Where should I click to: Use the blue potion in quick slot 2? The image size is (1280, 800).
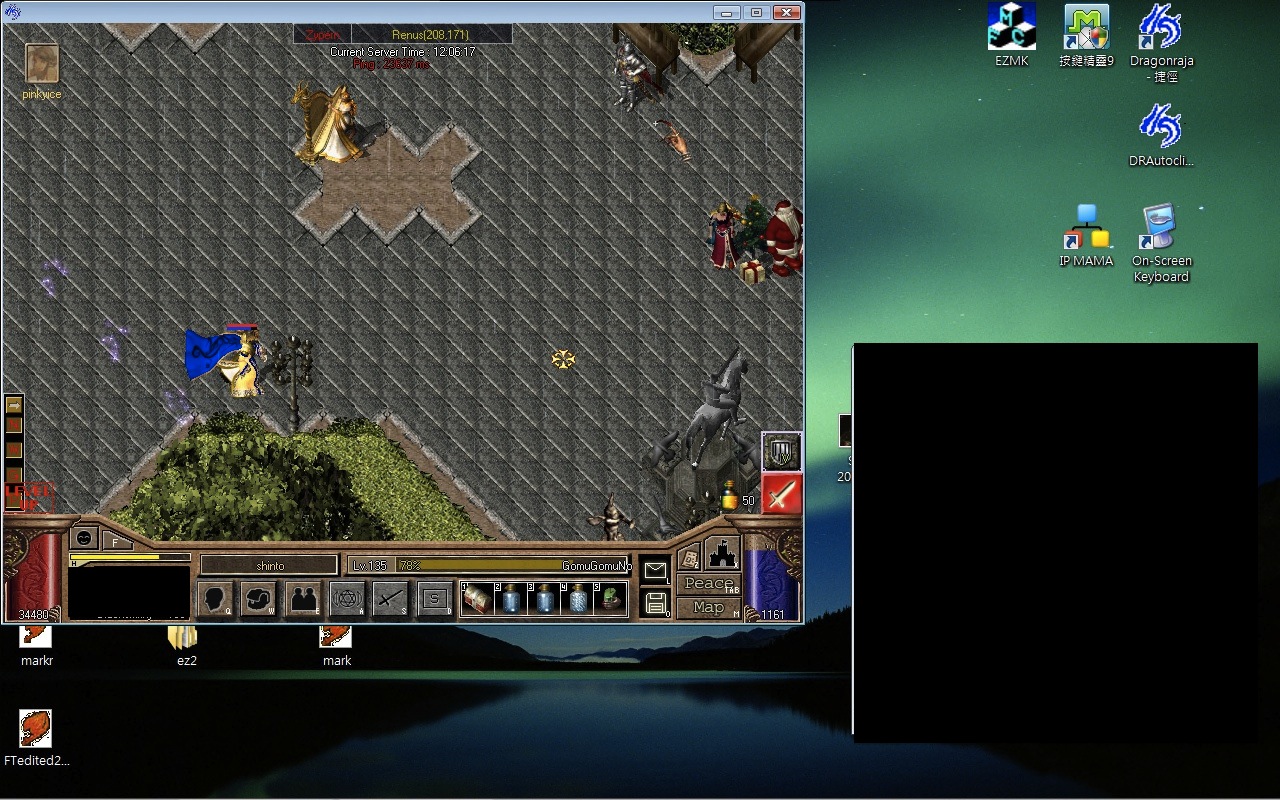point(511,599)
